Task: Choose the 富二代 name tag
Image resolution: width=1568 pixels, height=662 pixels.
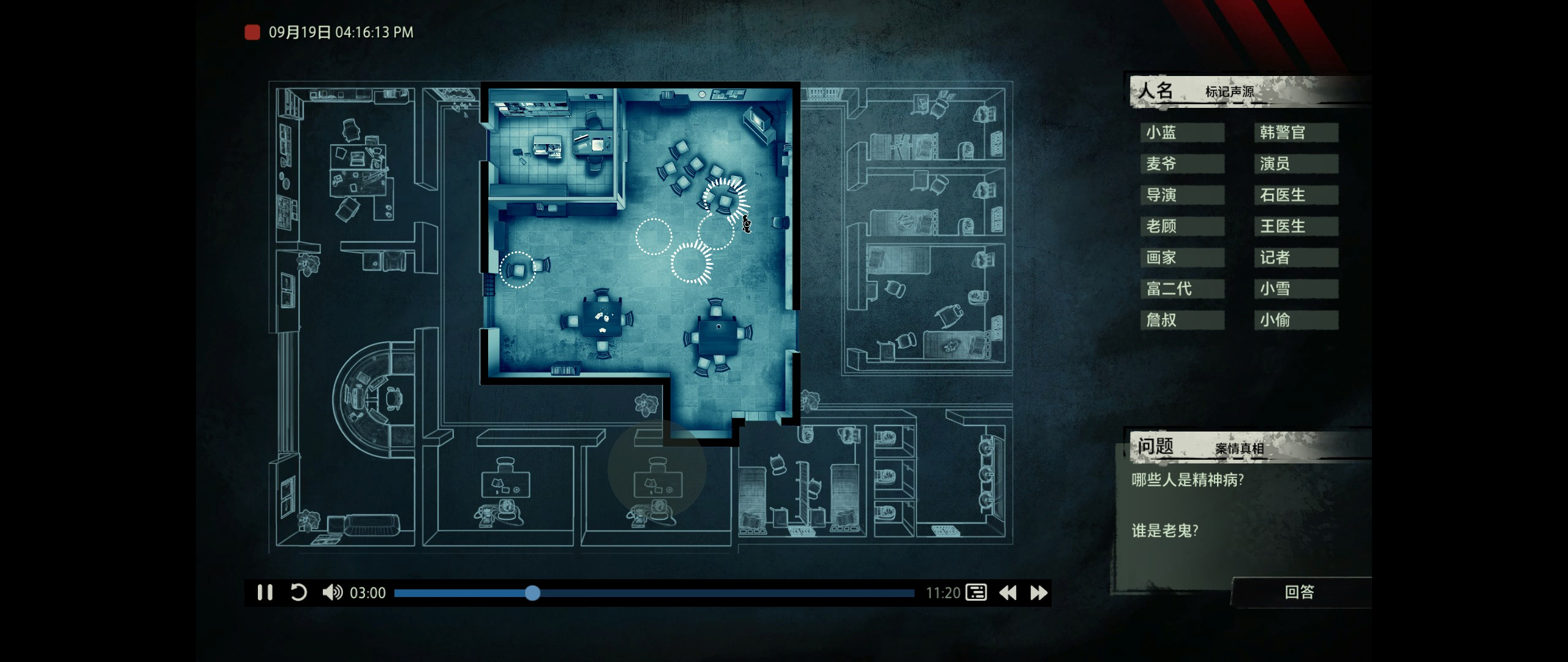Action: pyautogui.click(x=1182, y=289)
